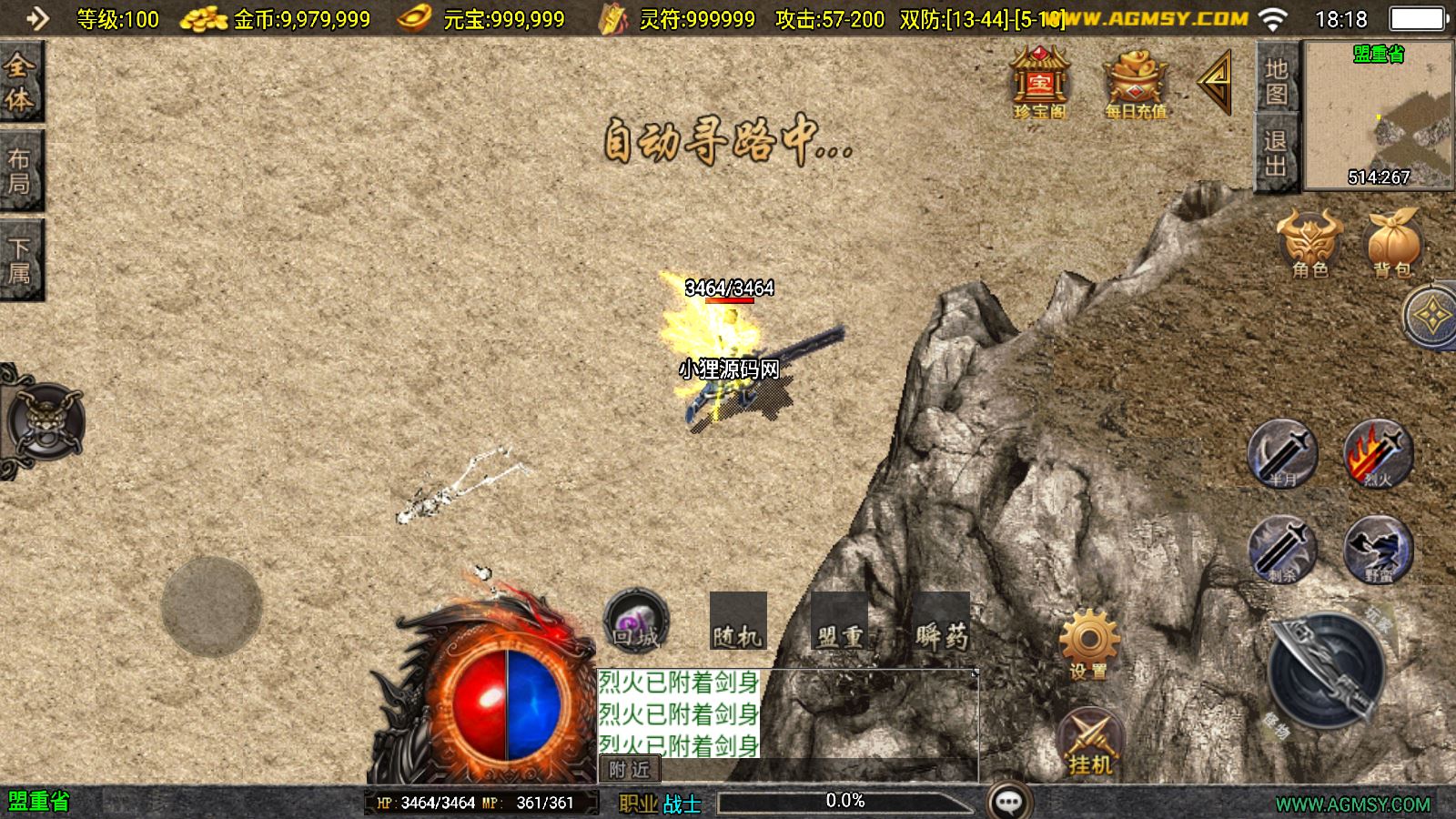This screenshot has width=1456, height=819.
Task: Open the 珍宝阁 treasure shop
Action: click(1039, 83)
